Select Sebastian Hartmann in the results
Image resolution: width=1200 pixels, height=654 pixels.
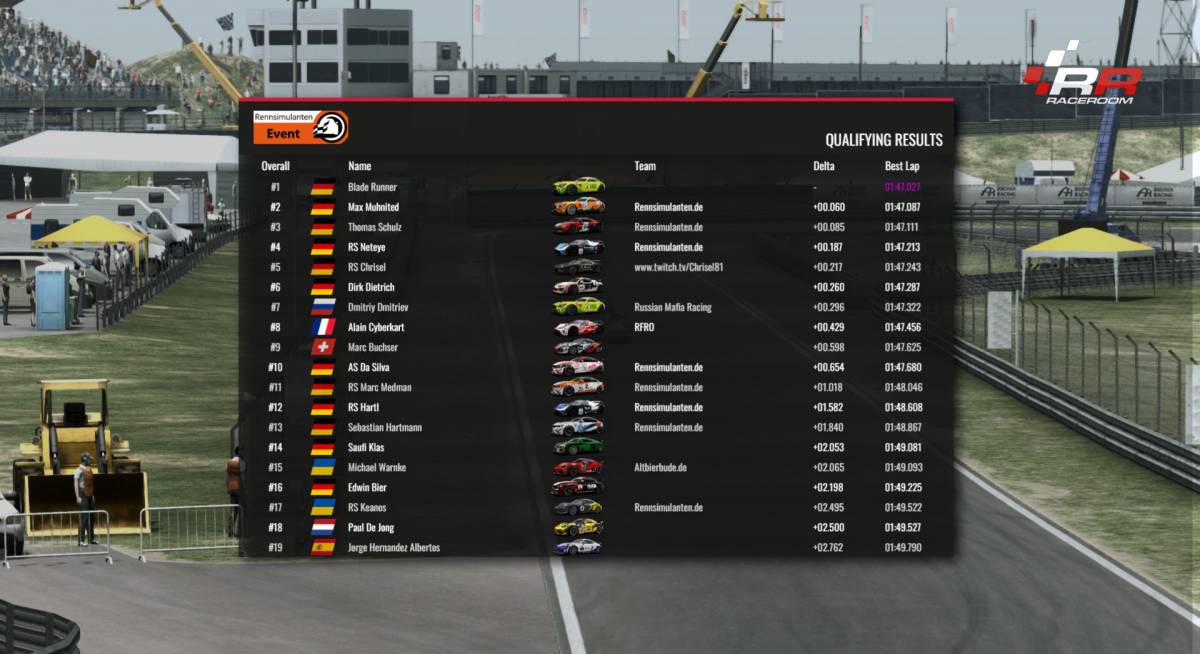[384, 427]
